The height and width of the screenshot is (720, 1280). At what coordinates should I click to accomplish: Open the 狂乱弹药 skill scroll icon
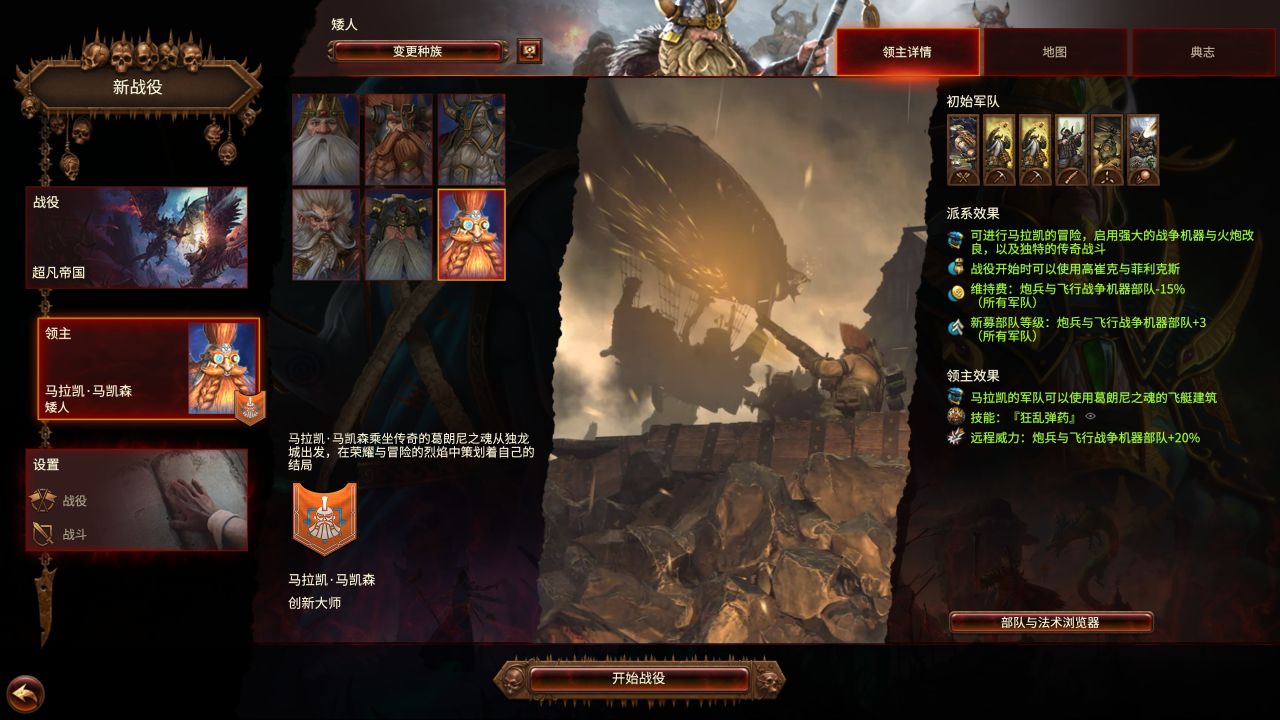coord(955,416)
